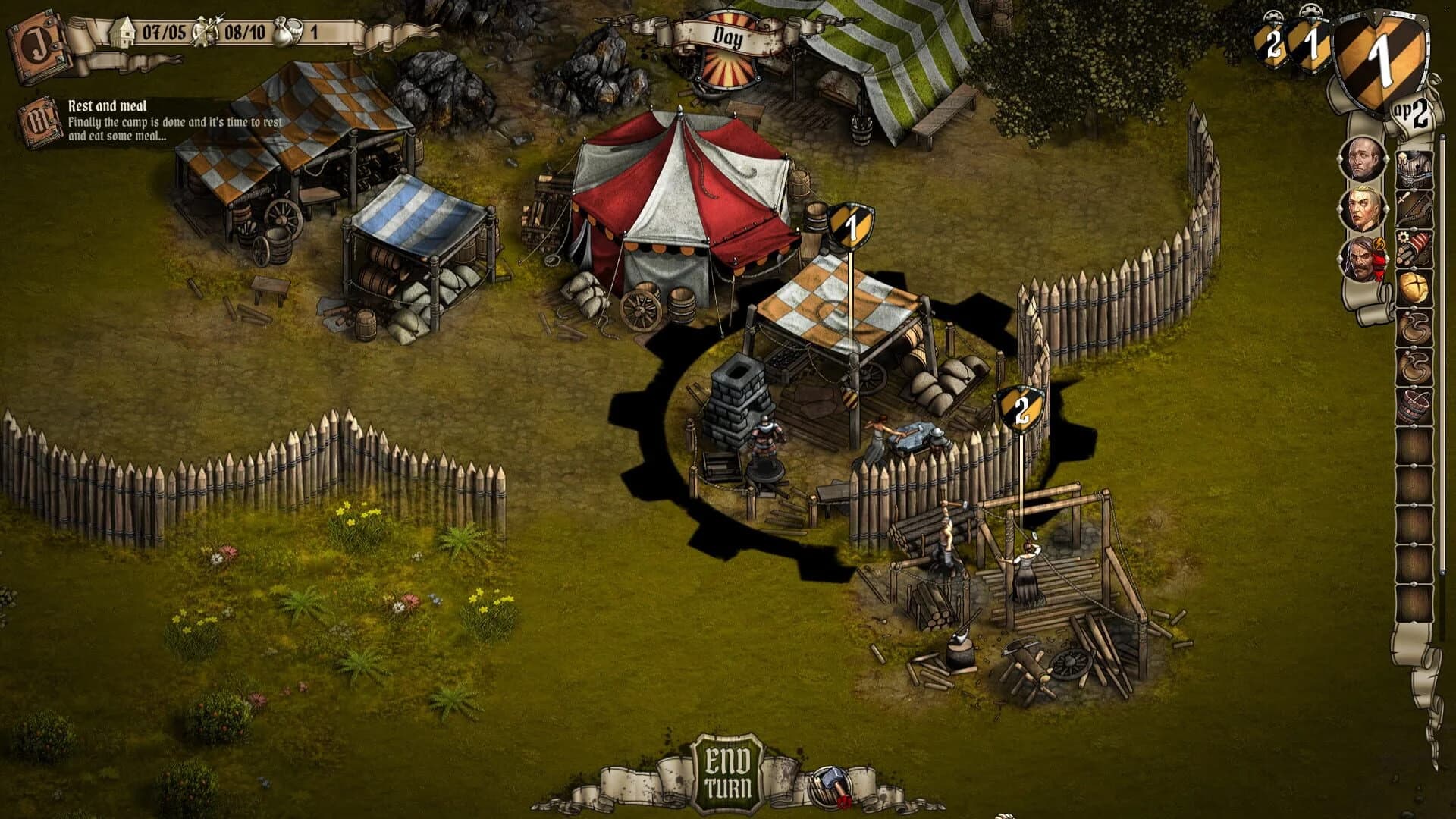Click the Day banner at screen top

pos(730,36)
